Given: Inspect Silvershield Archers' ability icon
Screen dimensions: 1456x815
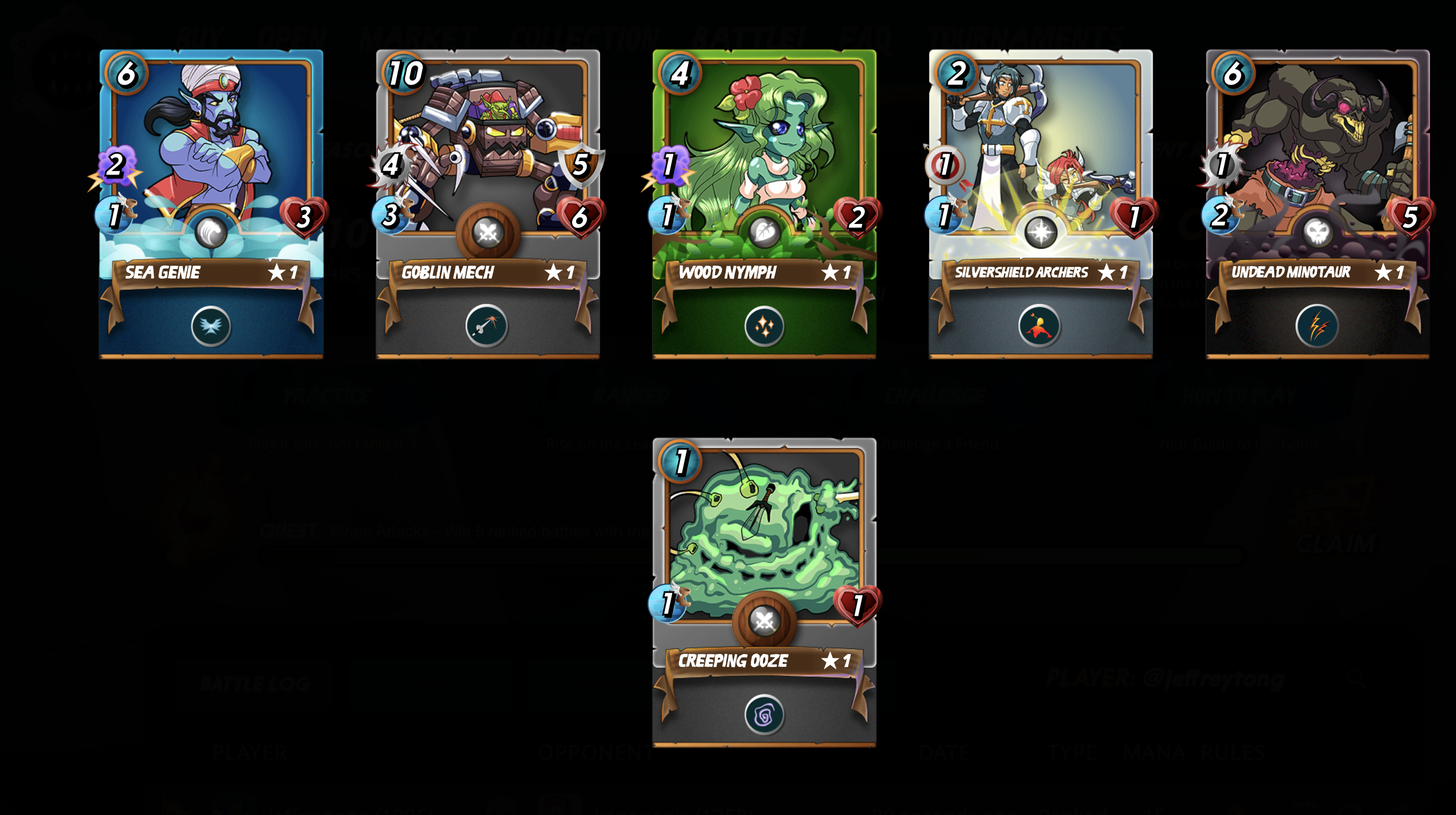Looking at the screenshot, I should (1039, 326).
